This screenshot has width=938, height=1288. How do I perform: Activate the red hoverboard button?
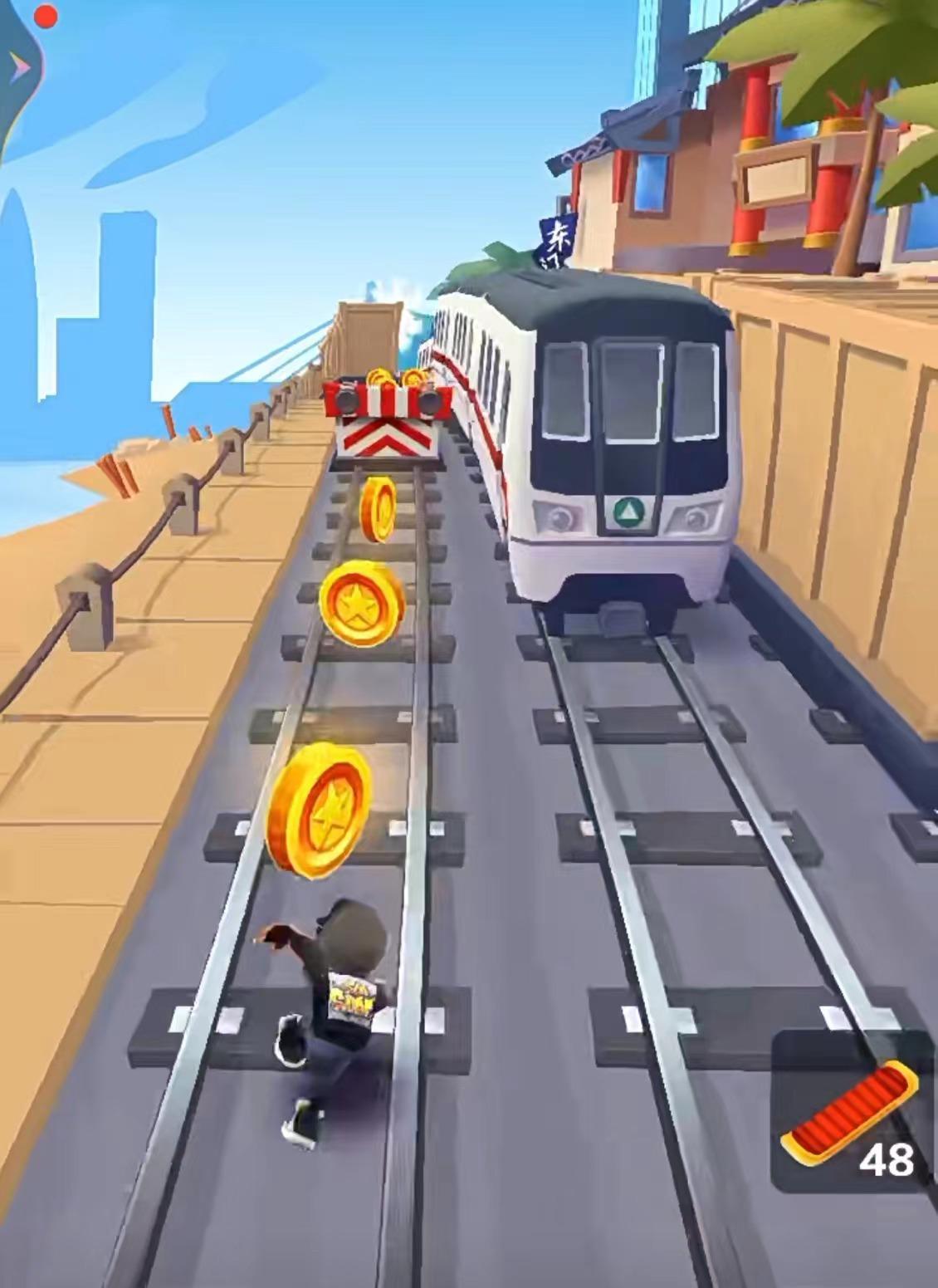click(850, 1110)
